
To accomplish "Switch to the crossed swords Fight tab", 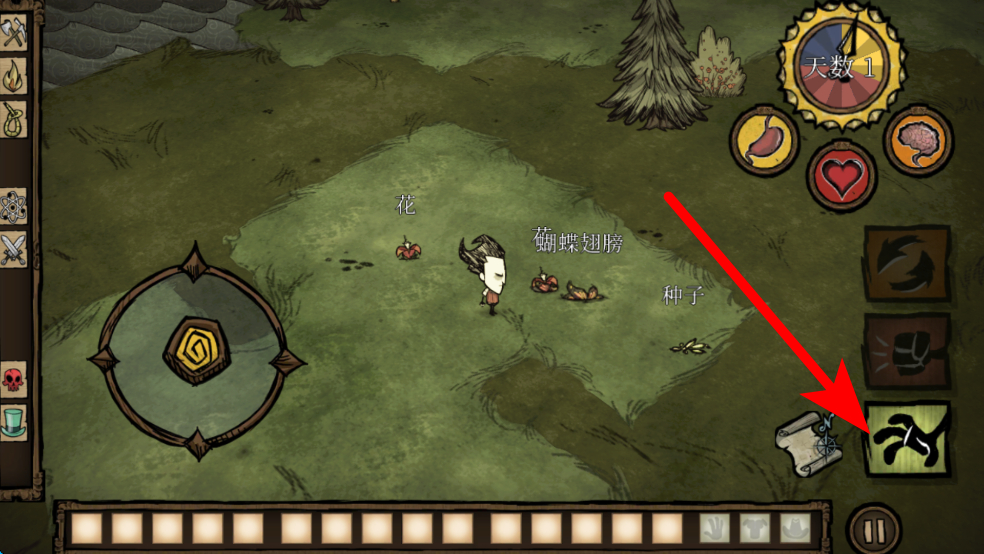I will (14, 249).
